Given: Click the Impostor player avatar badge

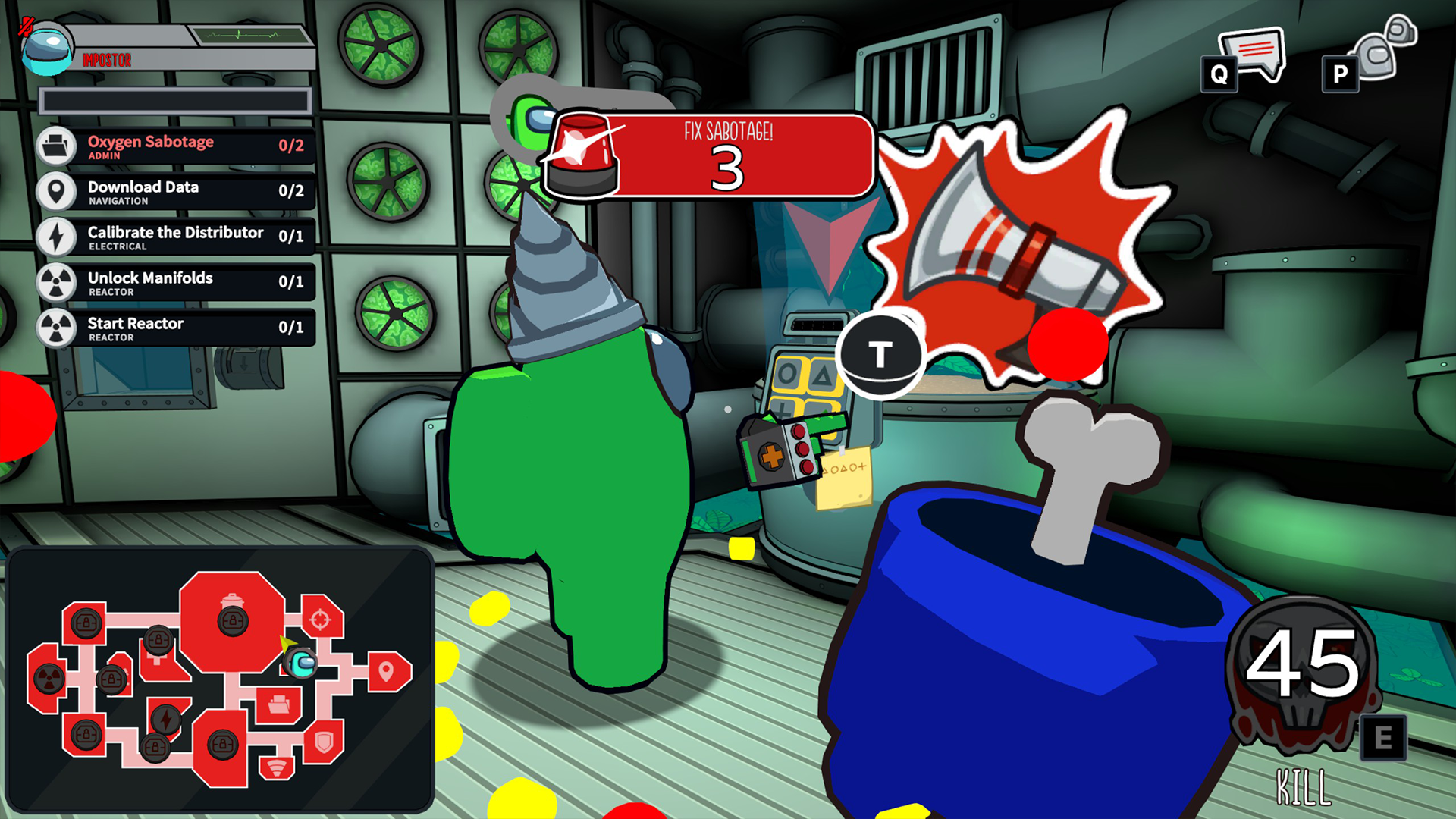Looking at the screenshot, I should pos(47,47).
